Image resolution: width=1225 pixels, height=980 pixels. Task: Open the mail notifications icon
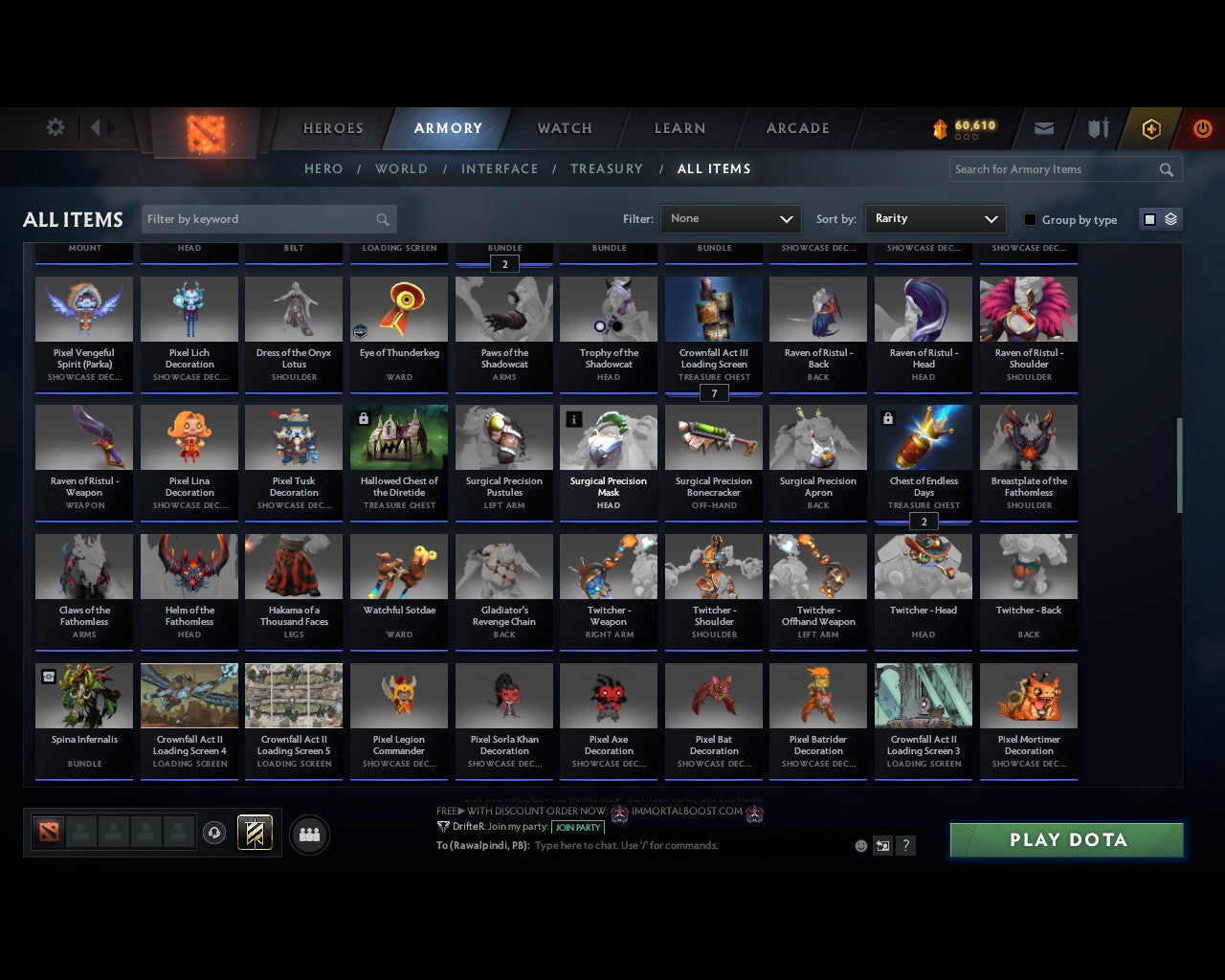(x=1043, y=128)
